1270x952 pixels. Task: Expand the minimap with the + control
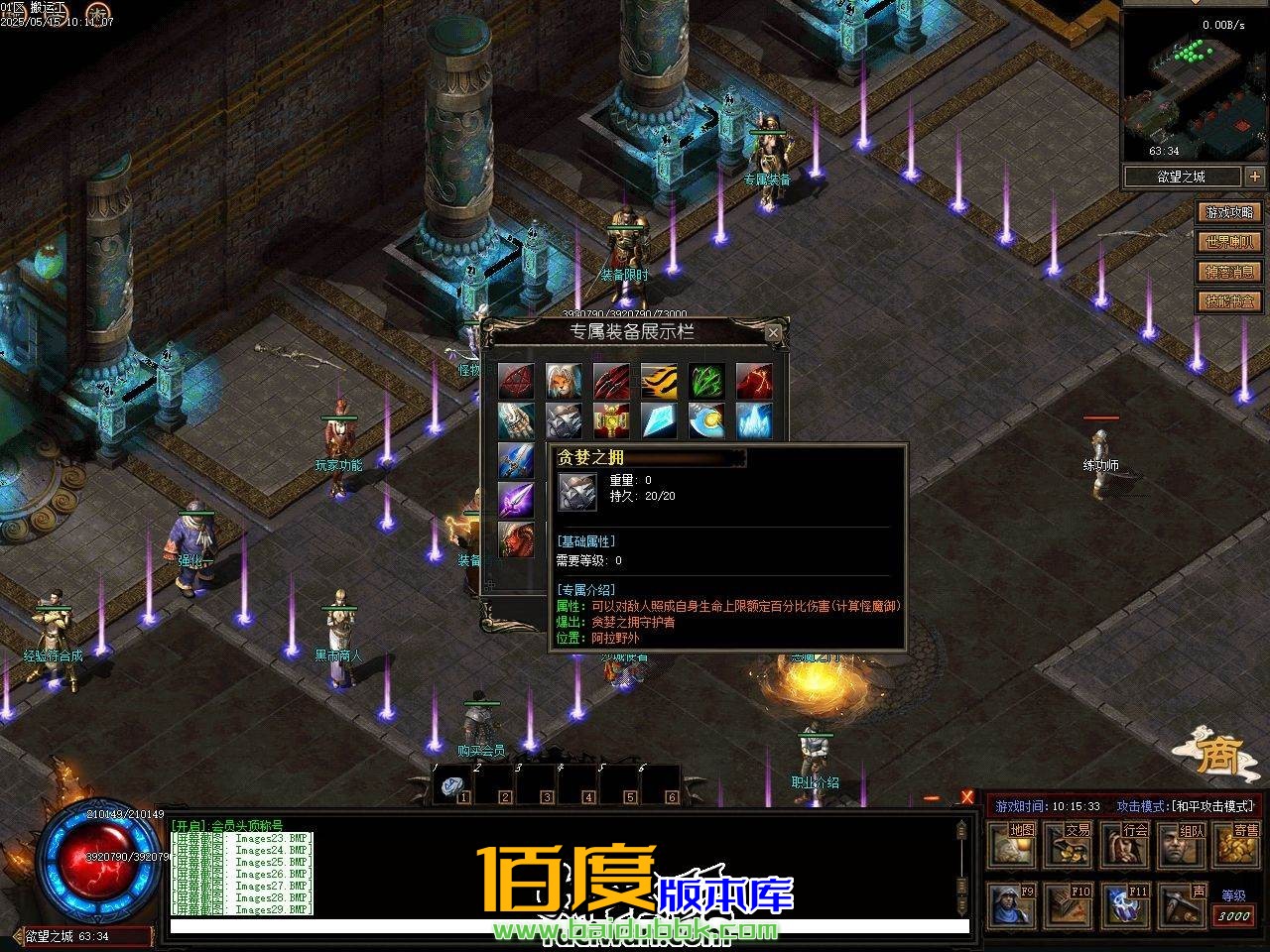1256,176
